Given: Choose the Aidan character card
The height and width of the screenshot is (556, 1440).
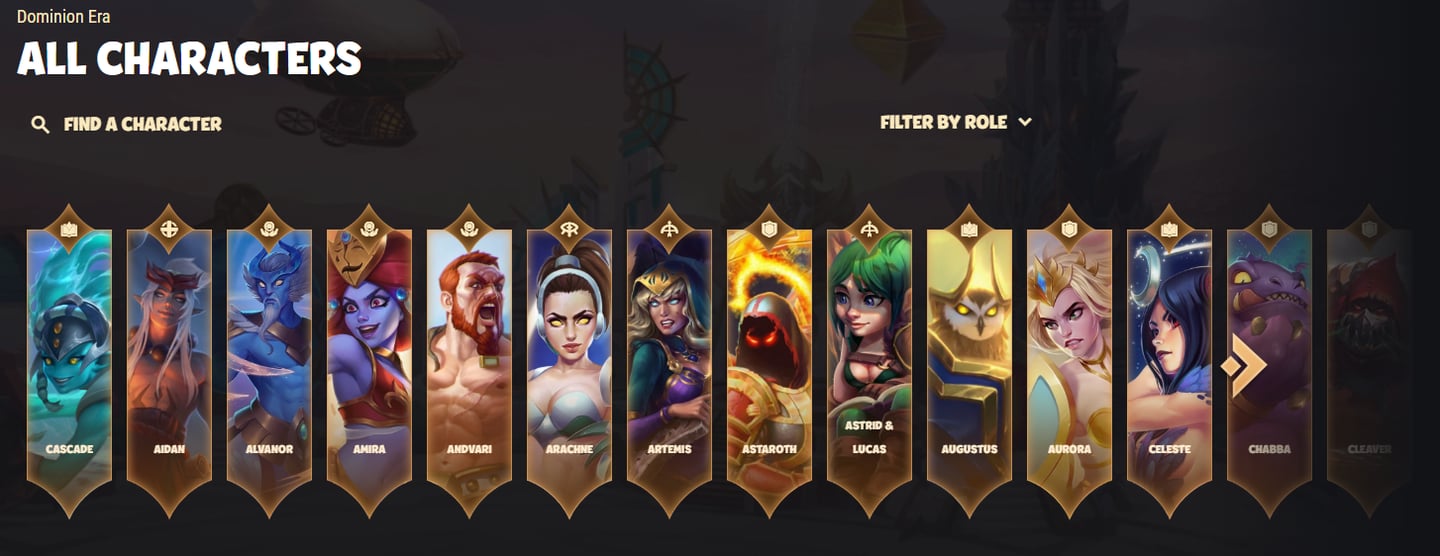Looking at the screenshot, I should tap(169, 360).
